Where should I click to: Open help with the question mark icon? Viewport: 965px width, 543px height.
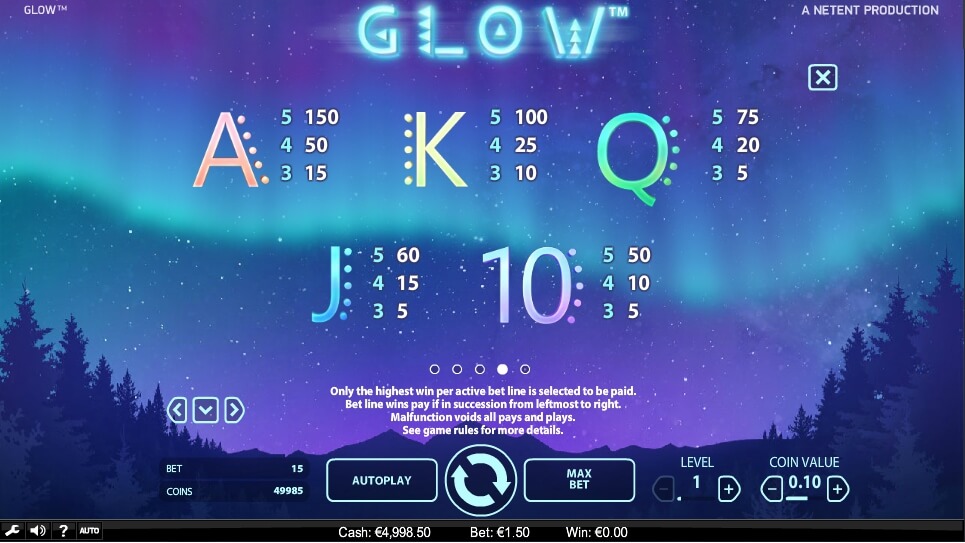(x=63, y=530)
